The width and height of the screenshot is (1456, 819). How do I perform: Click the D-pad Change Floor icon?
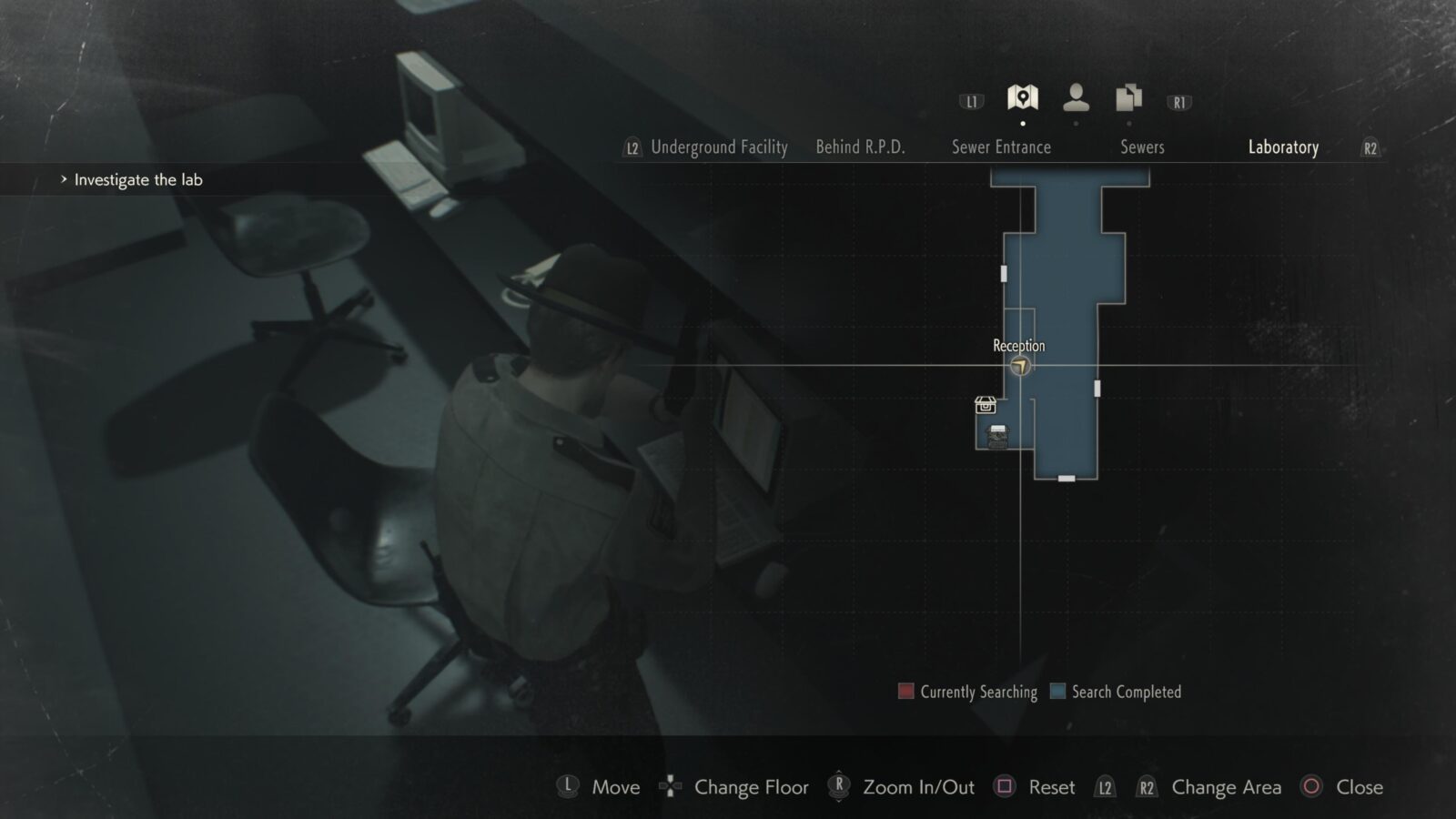[671, 787]
